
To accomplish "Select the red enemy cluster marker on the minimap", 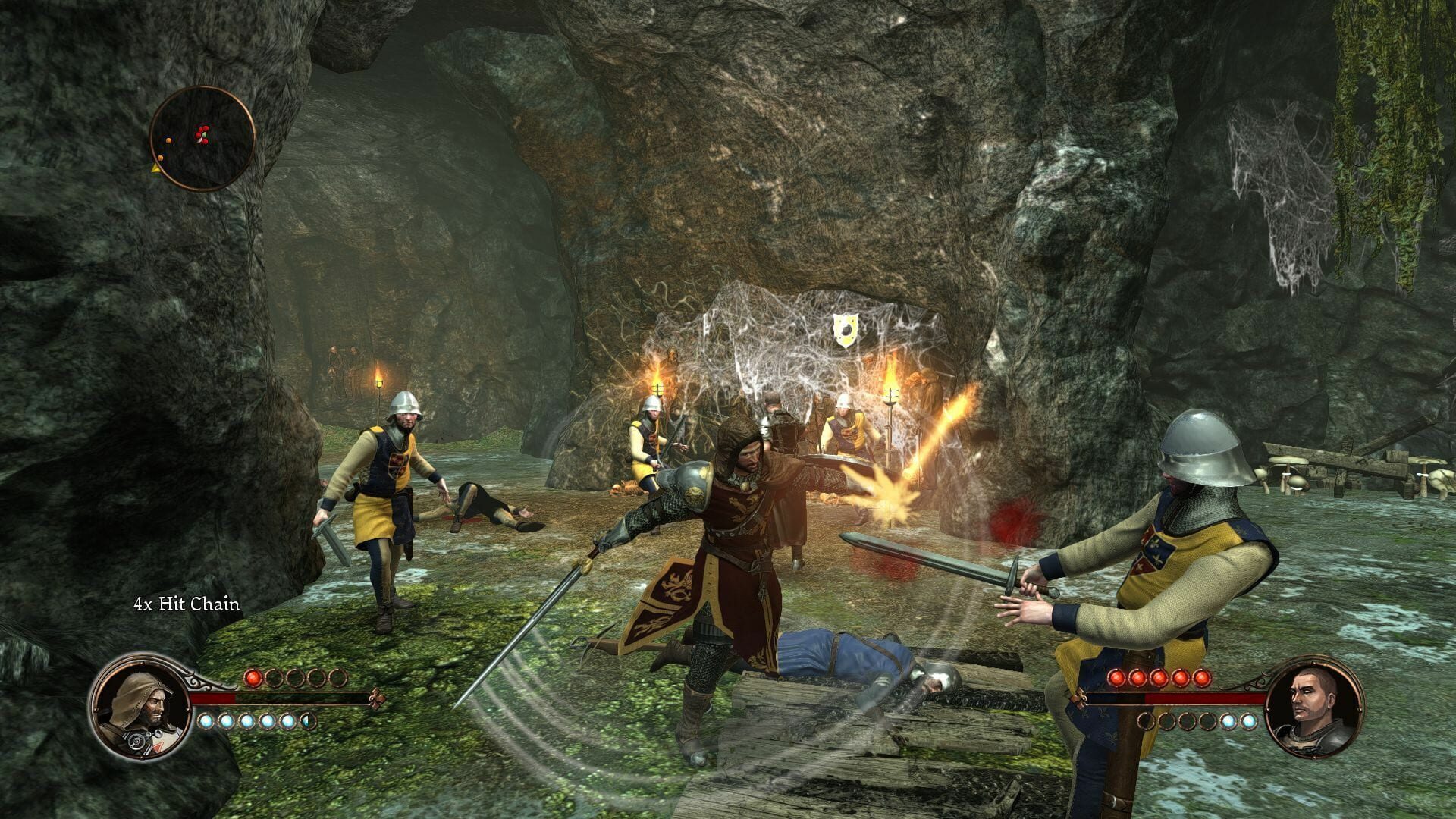I will (x=202, y=134).
